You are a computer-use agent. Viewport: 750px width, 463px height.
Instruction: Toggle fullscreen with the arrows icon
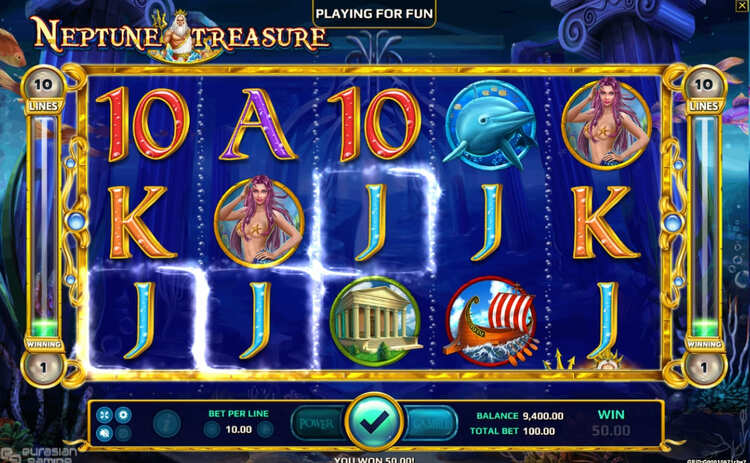pyautogui.click(x=104, y=414)
